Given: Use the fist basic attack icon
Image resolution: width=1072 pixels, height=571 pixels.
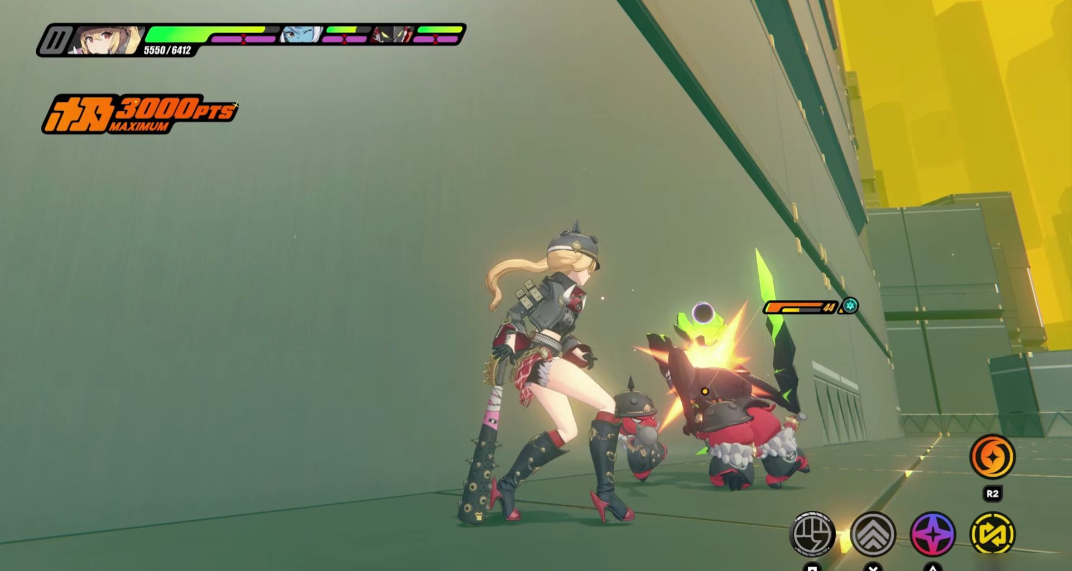Looking at the screenshot, I should click(x=813, y=533).
